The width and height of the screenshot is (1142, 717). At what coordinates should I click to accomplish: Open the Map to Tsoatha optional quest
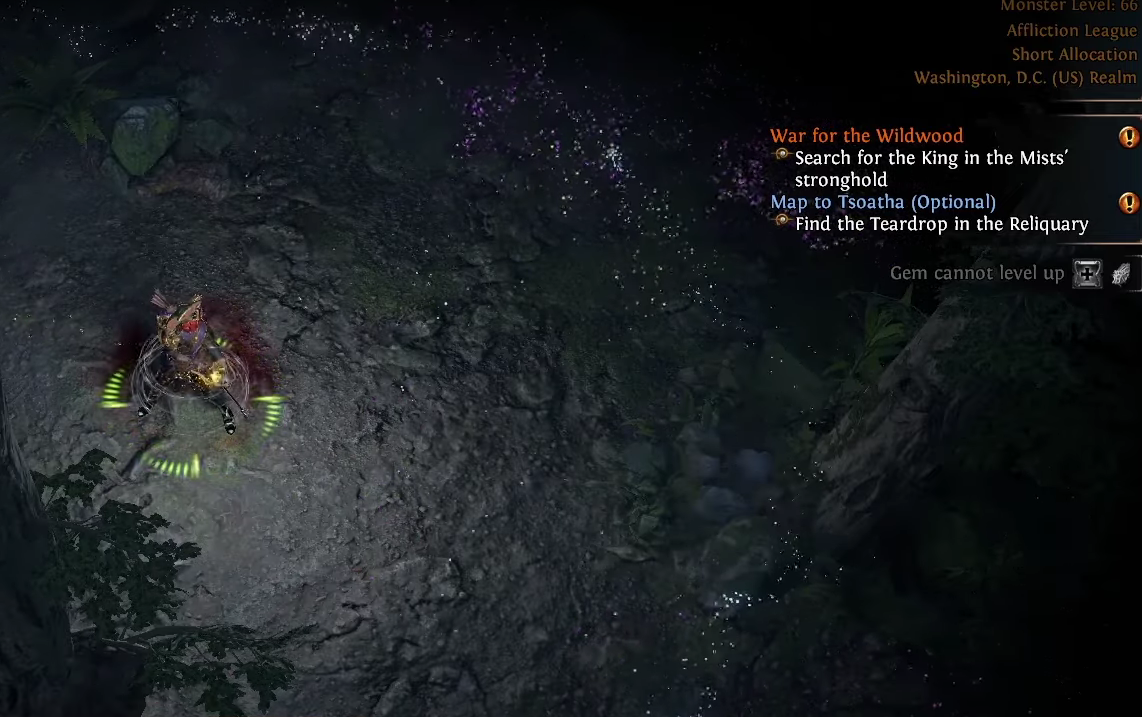click(882, 202)
